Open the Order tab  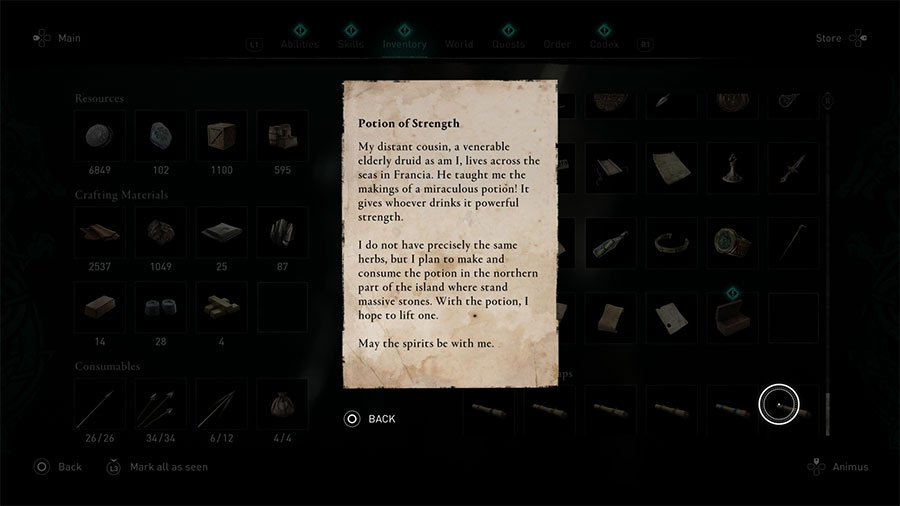tap(557, 44)
